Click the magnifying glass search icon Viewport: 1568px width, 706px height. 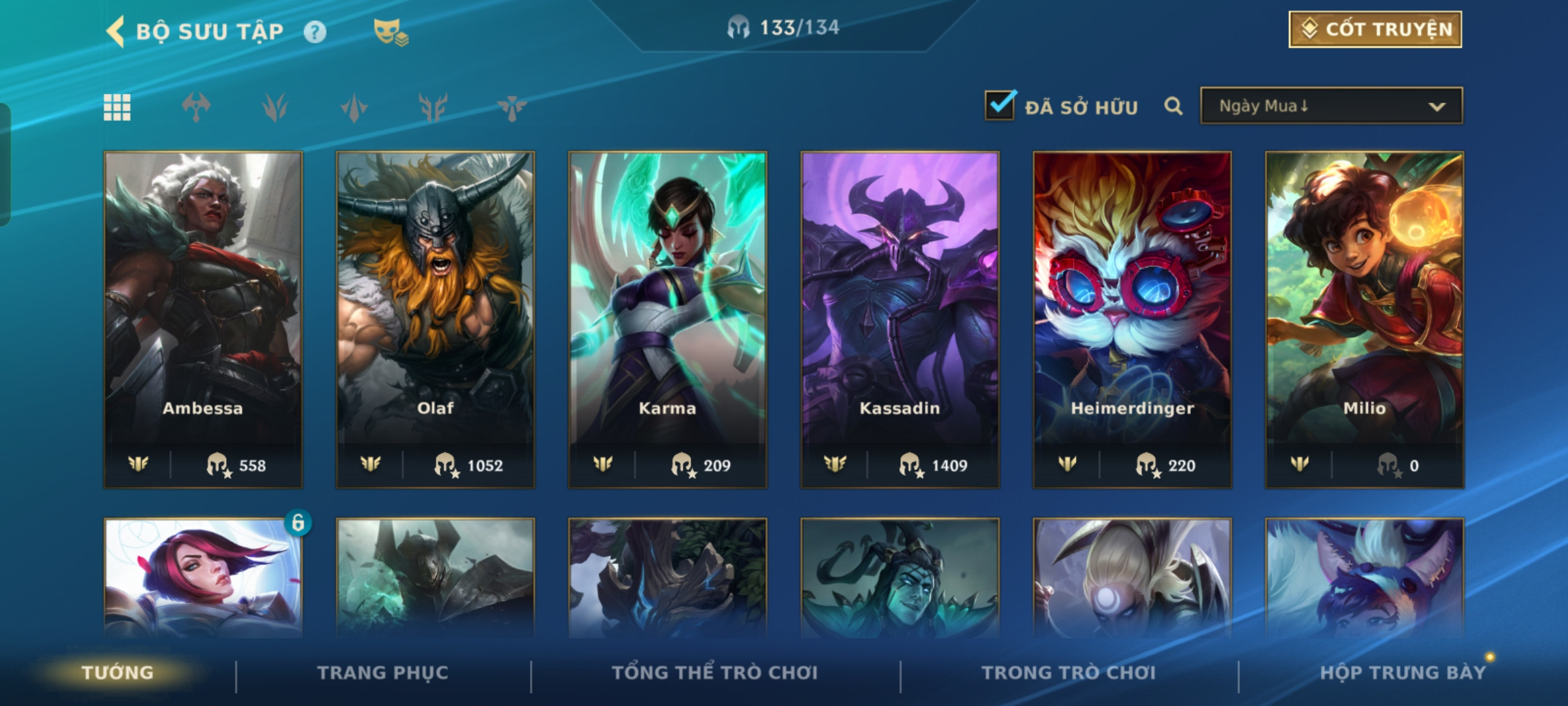tap(1173, 106)
